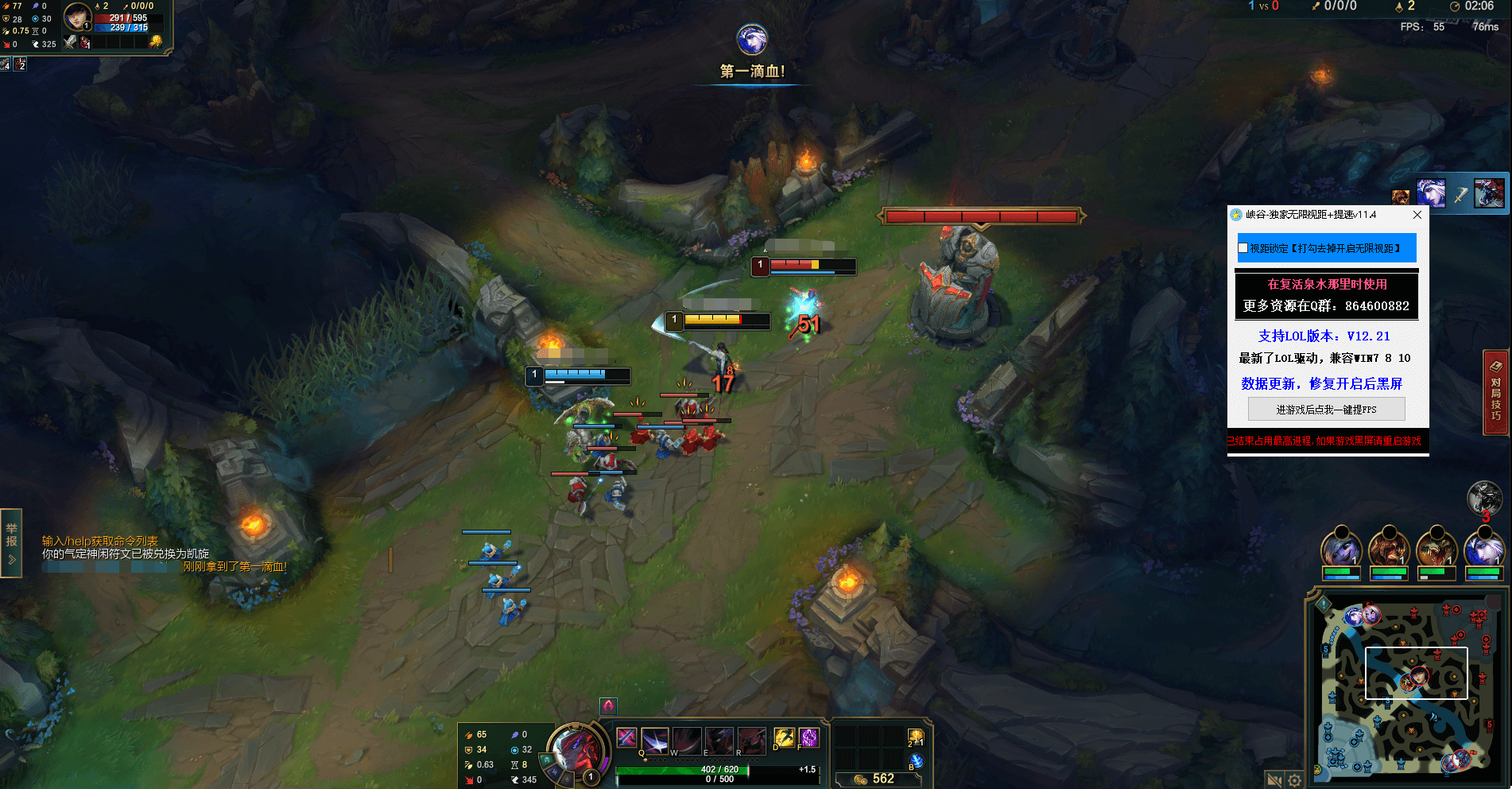
Task: Open settings via the gear beside the minimap
Action: click(x=1295, y=780)
